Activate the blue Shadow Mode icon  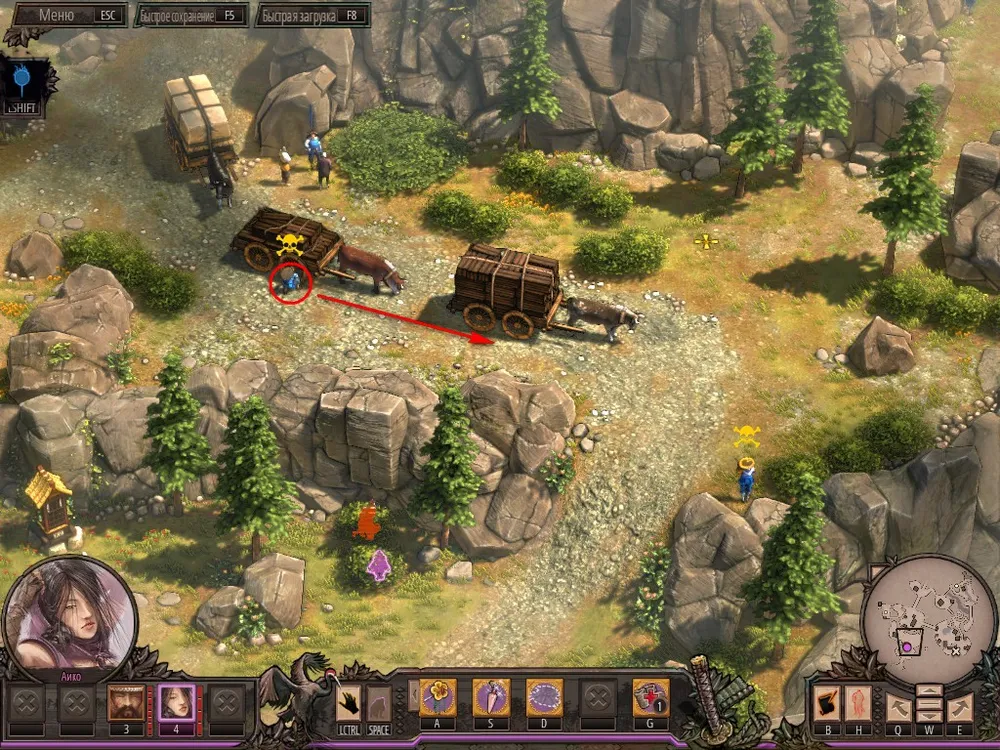point(22,78)
